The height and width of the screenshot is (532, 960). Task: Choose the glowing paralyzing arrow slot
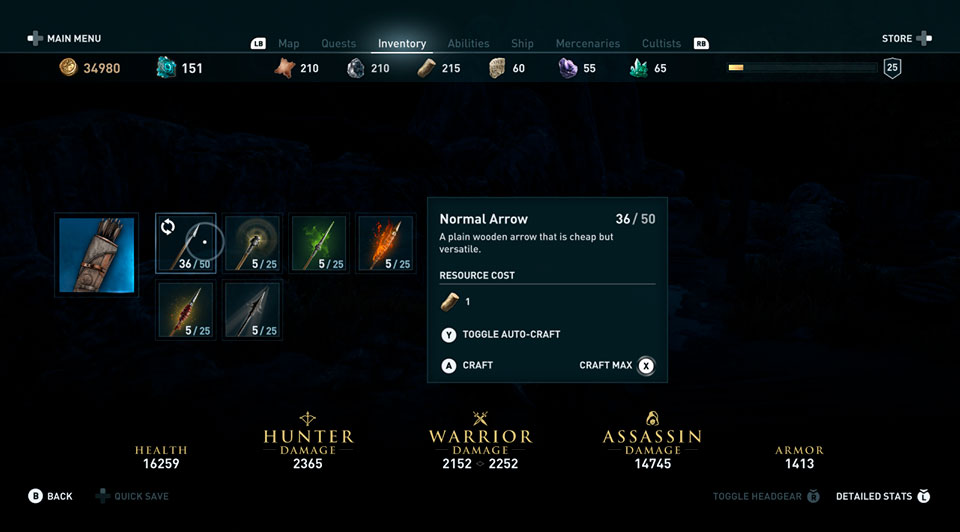tap(253, 243)
